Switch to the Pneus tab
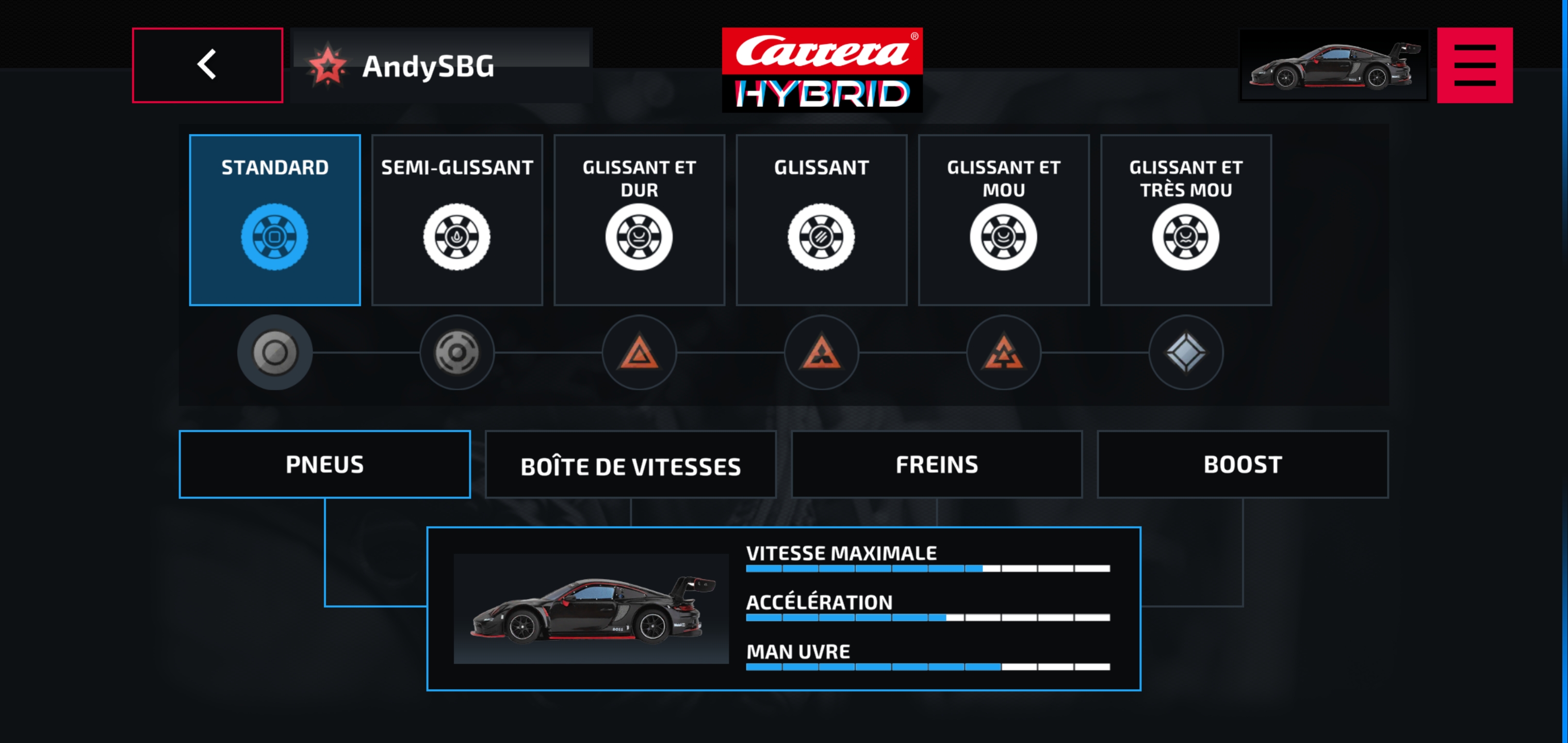The image size is (1568, 743). coord(324,464)
